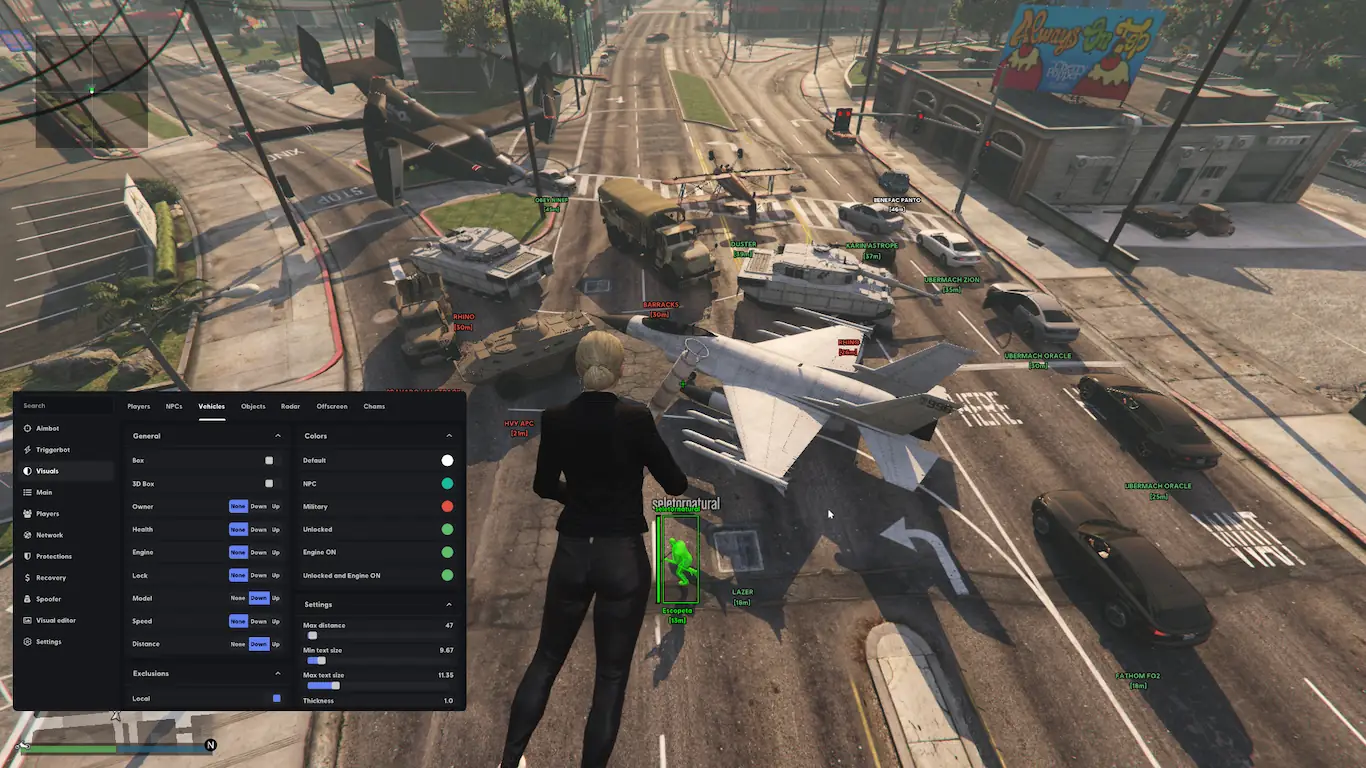Set Model label position to None
Viewport: 1366px width, 768px height.
coord(238,598)
